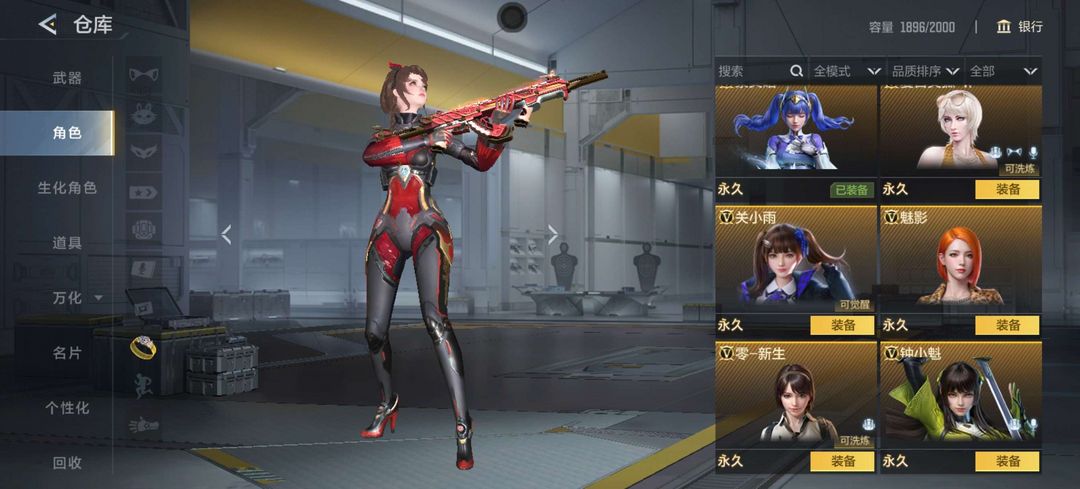1080x489 pixels.
Task: Switch to the 武器 tab
Action: coord(67,78)
